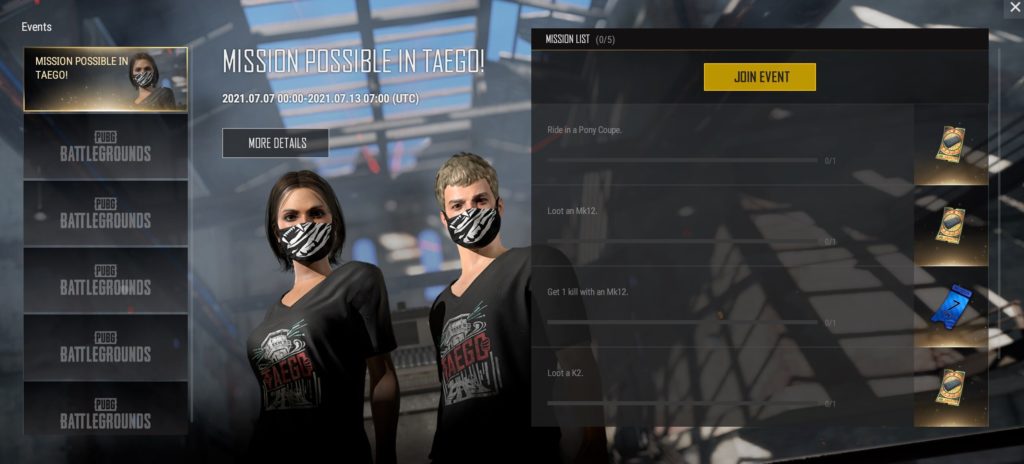Join the Taego mission event
This screenshot has height=464, width=1024.
[x=760, y=77]
